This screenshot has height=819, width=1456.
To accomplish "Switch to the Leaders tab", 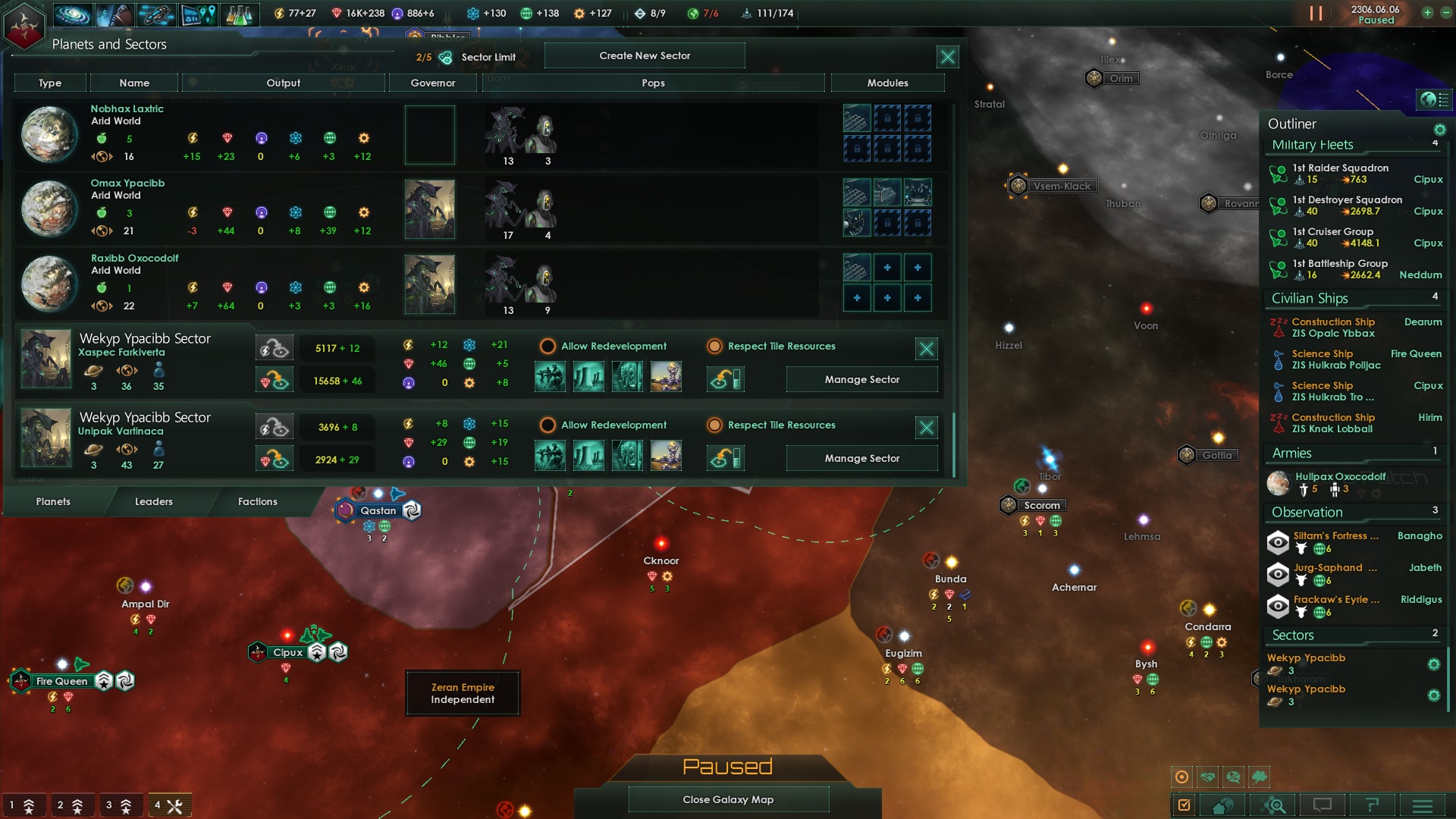I will pos(154,501).
